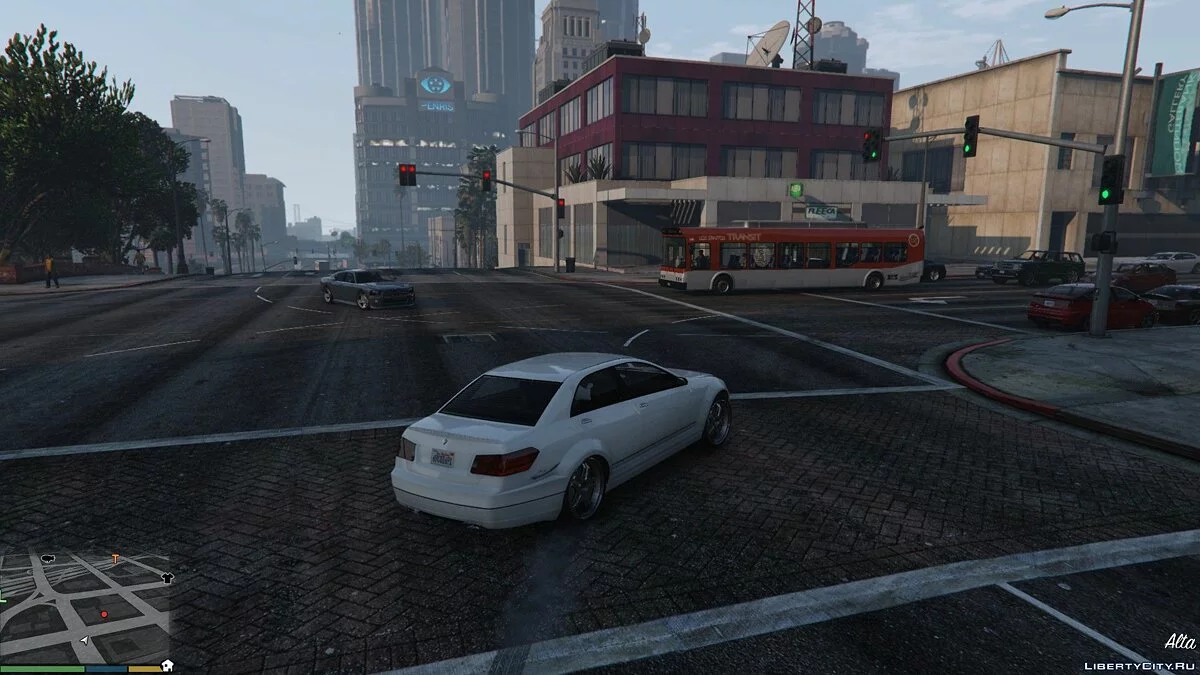Image resolution: width=1200 pixels, height=675 pixels.
Task: Click the white player arrow on the minimap
Action: pyautogui.click(x=86, y=639)
